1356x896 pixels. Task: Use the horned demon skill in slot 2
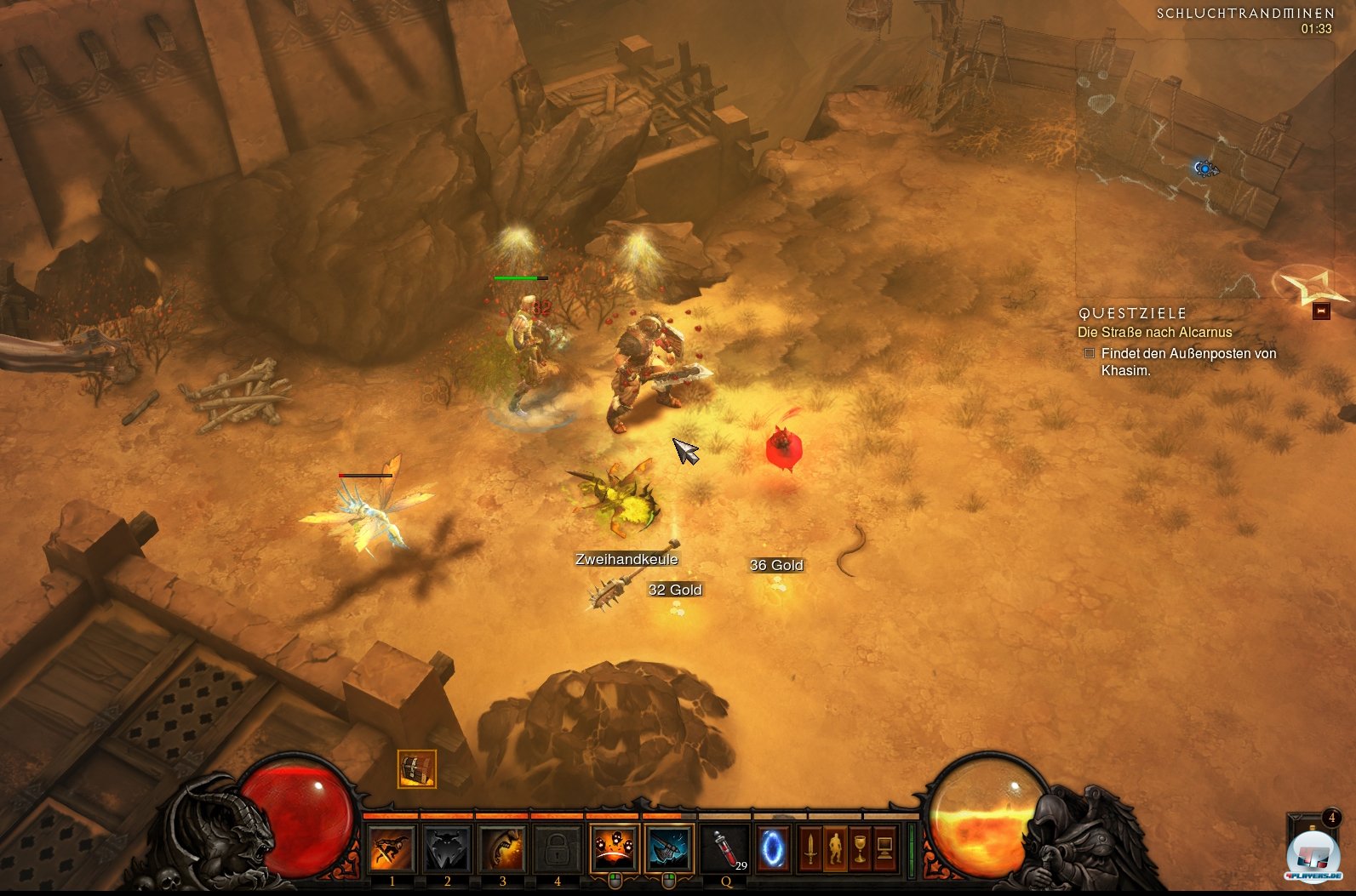pos(447,848)
